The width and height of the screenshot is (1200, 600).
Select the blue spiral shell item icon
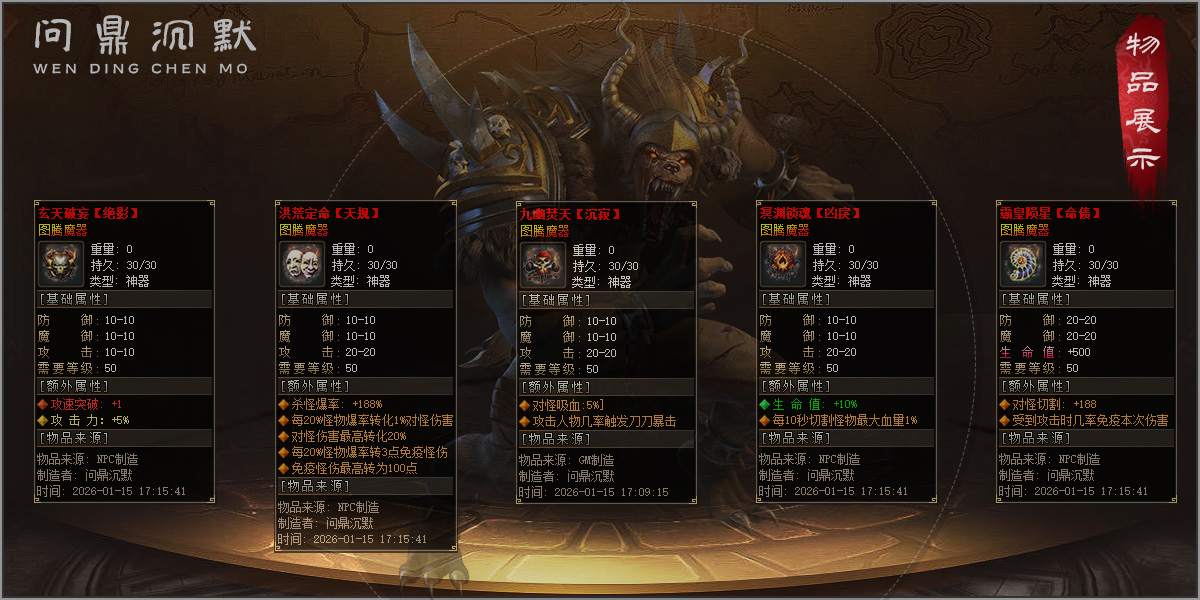pyautogui.click(x=1023, y=264)
